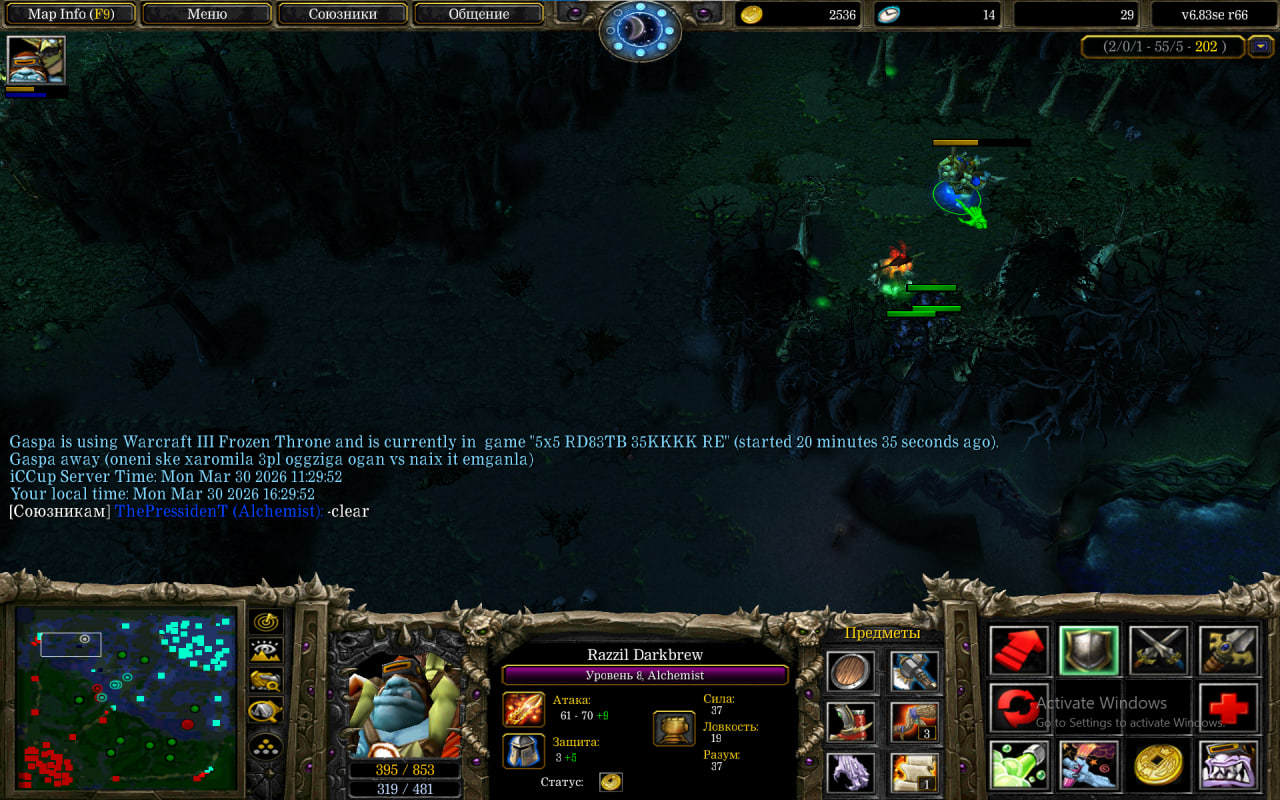Image resolution: width=1280 pixels, height=800 pixels.
Task: Select the wooden round shield item
Action: coord(851,671)
